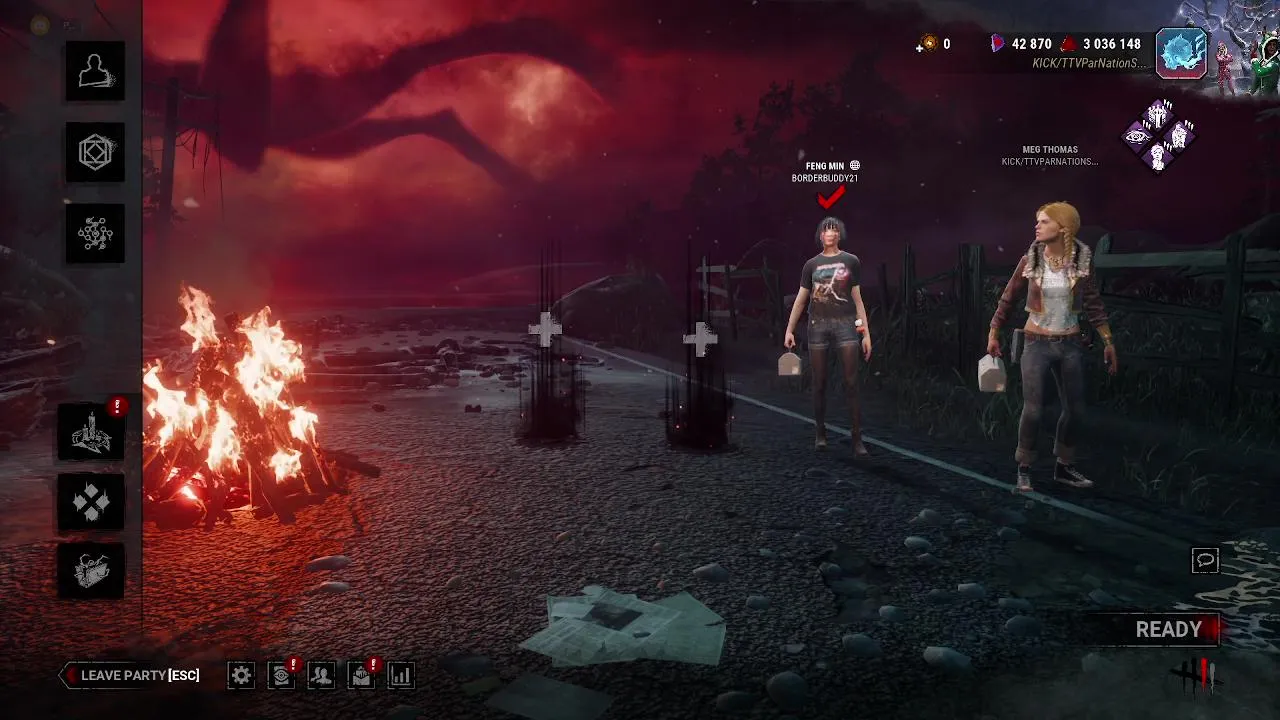This screenshot has width=1280, height=720.
Task: Open the candle rift icon
Action: [x=91, y=432]
